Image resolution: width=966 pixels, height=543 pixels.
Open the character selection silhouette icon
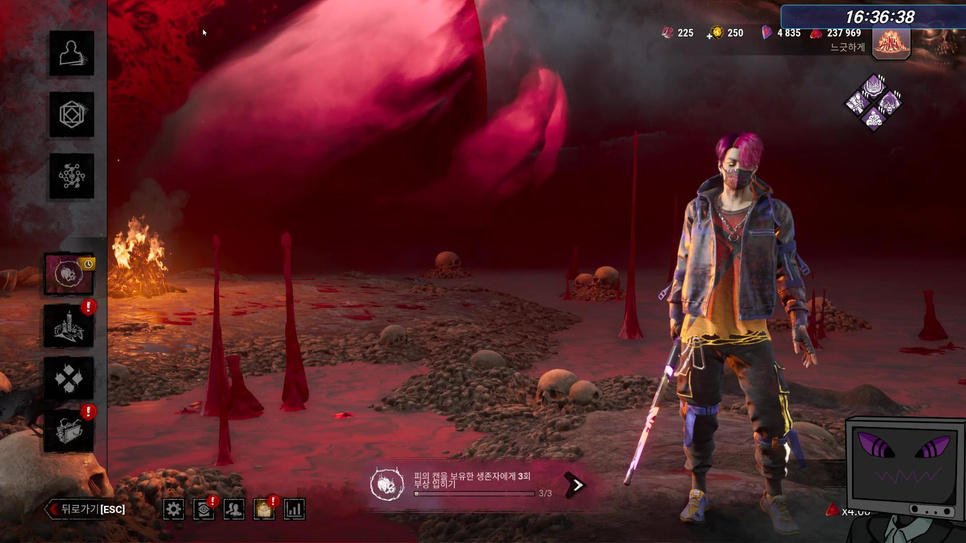(x=72, y=53)
